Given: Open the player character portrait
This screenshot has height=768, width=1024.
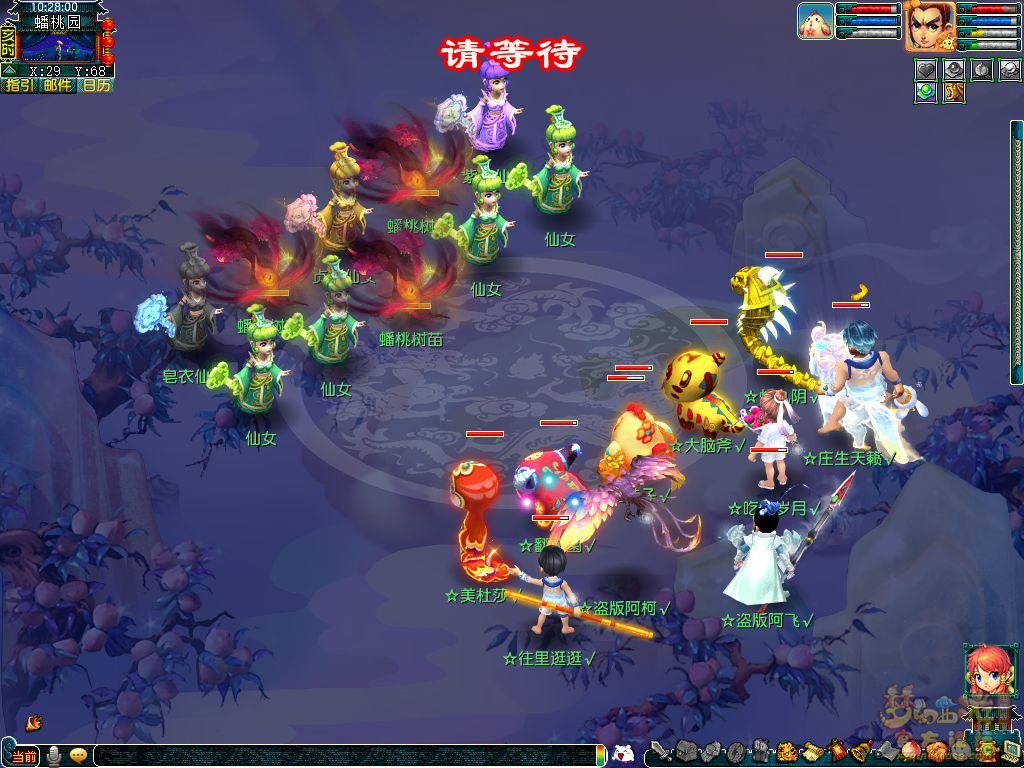Looking at the screenshot, I should pyautogui.click(x=929, y=25).
